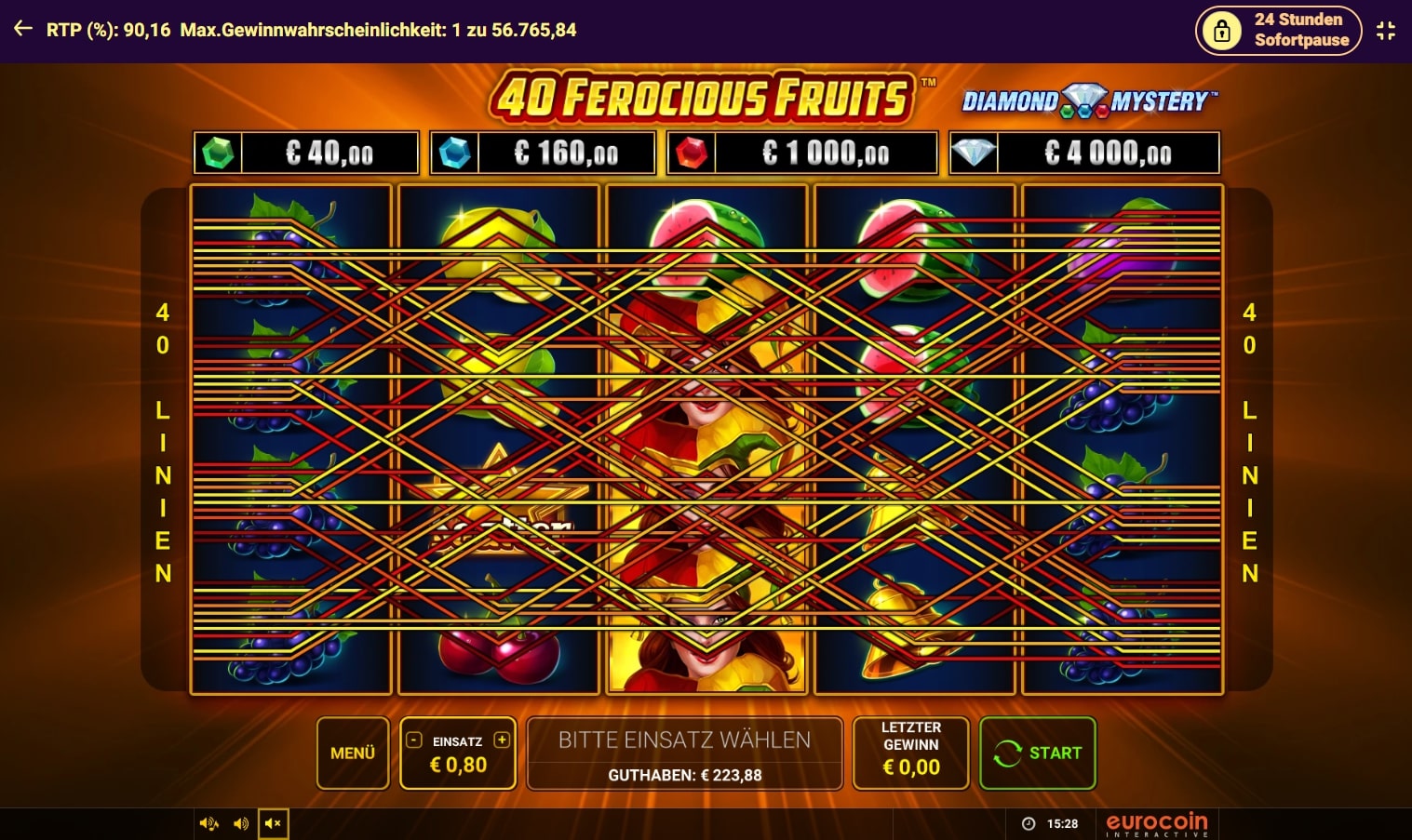Increase the Einsatz with the plus stepper
The image size is (1412, 840).
[502, 740]
